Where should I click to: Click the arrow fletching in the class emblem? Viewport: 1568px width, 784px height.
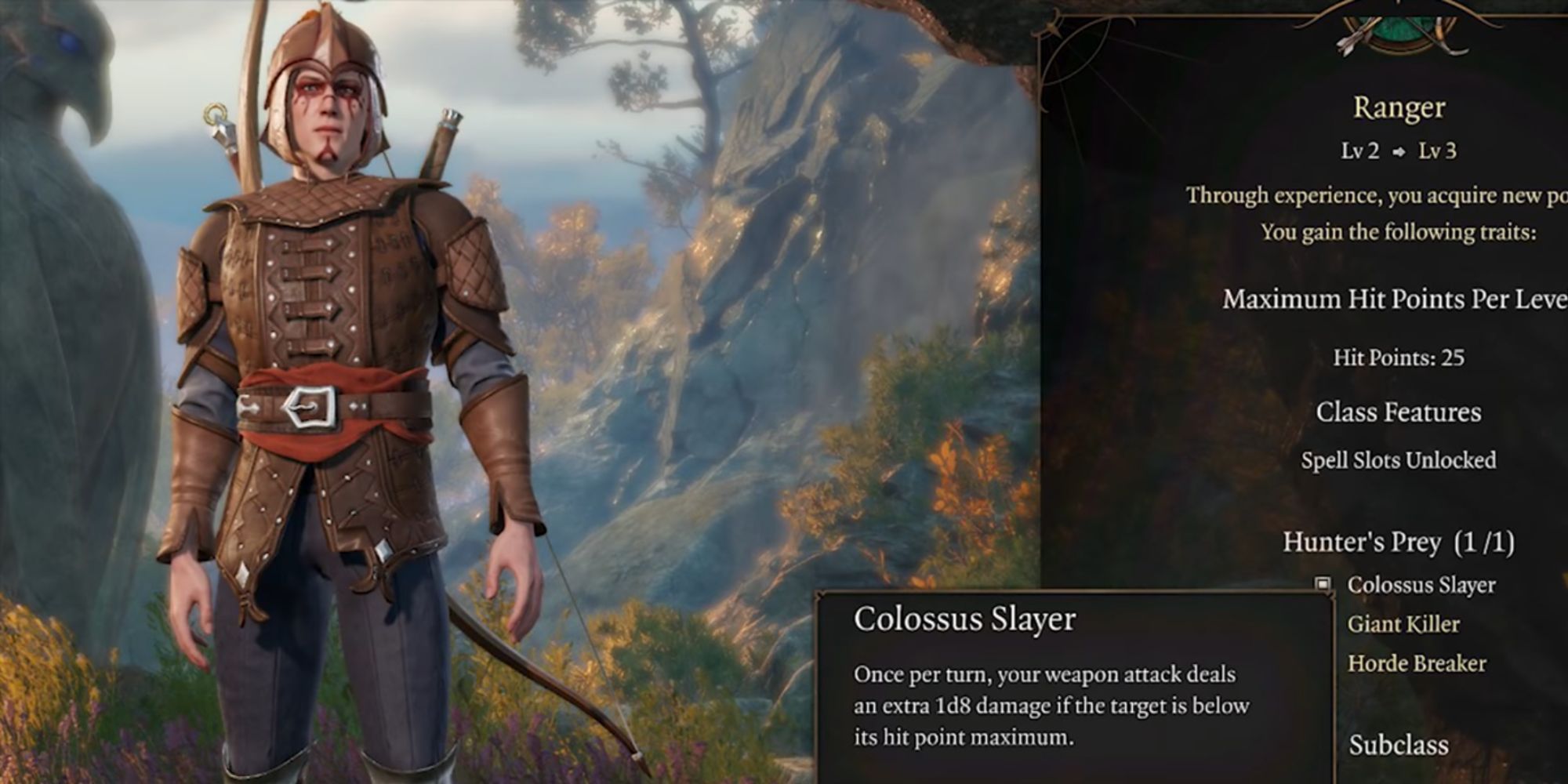click(x=1345, y=43)
